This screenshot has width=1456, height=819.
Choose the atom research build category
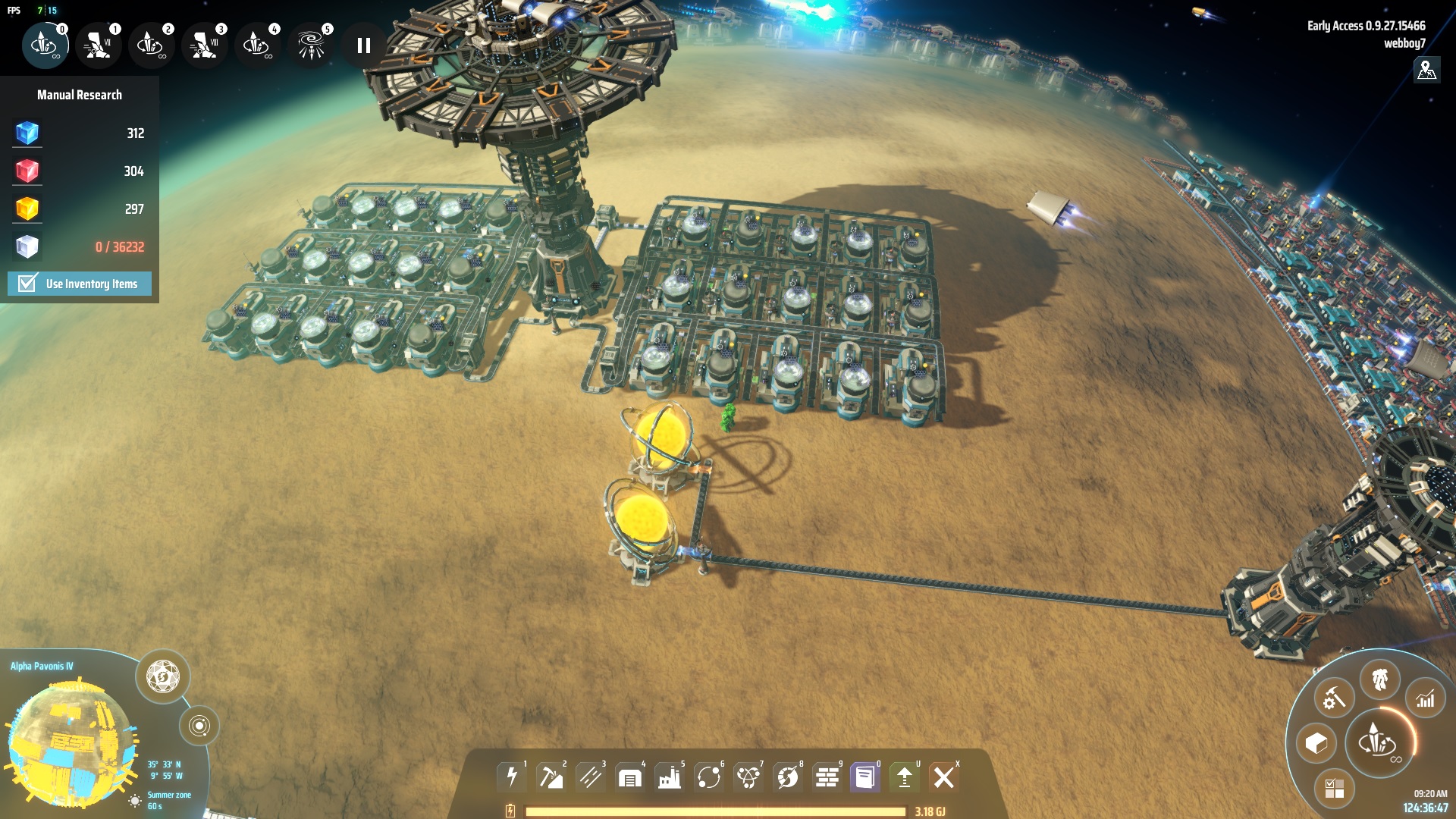pos(748,777)
